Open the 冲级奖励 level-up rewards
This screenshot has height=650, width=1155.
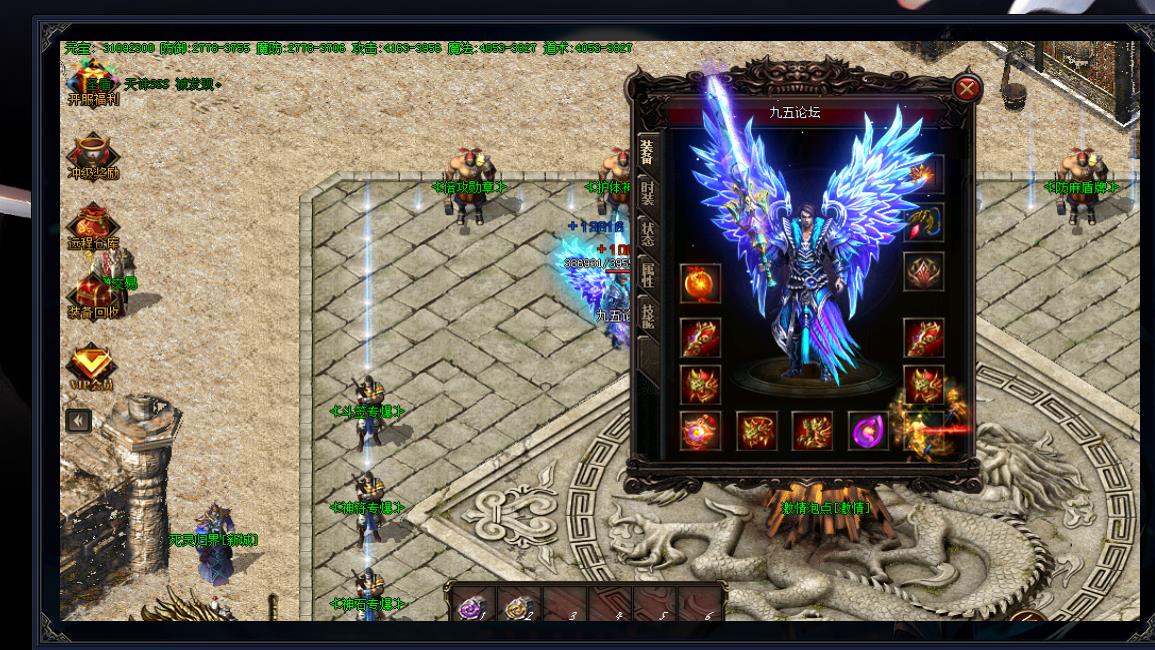tap(92, 156)
